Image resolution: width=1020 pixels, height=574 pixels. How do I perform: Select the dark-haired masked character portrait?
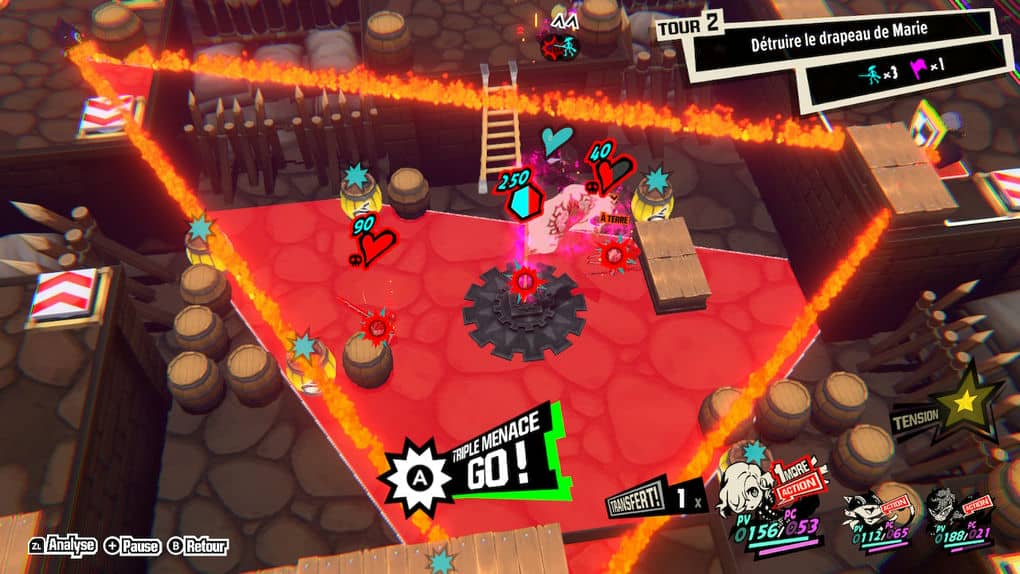click(949, 509)
